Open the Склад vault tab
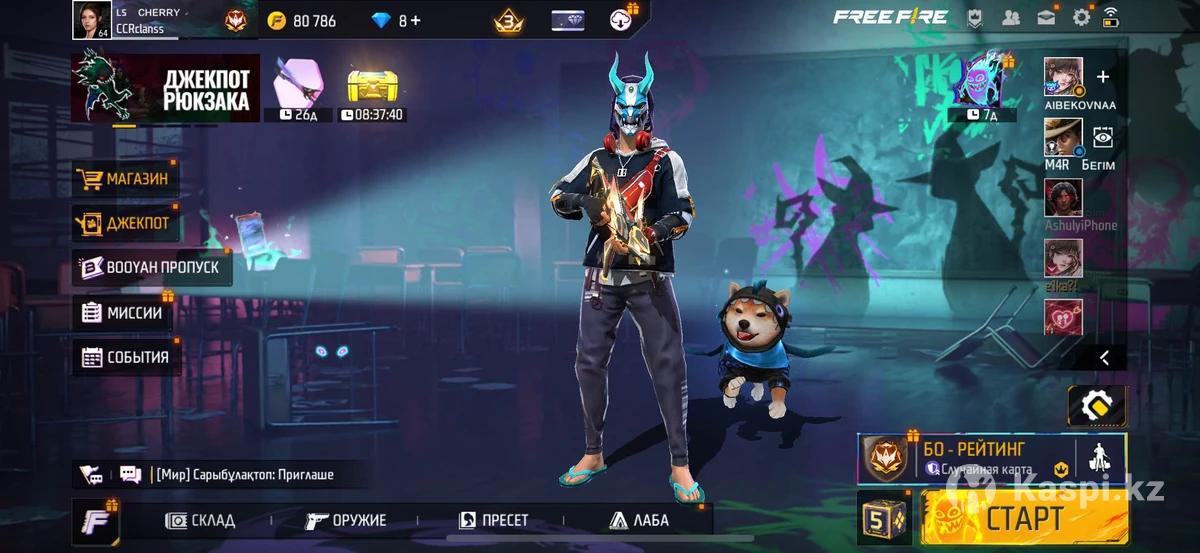Viewport: 1200px width, 553px height. tap(201, 520)
